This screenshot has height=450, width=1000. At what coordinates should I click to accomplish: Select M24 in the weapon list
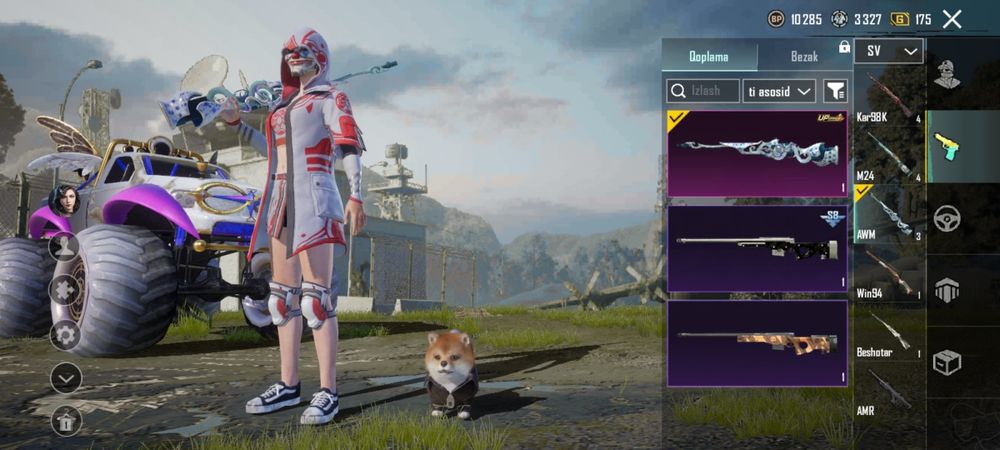(888, 156)
